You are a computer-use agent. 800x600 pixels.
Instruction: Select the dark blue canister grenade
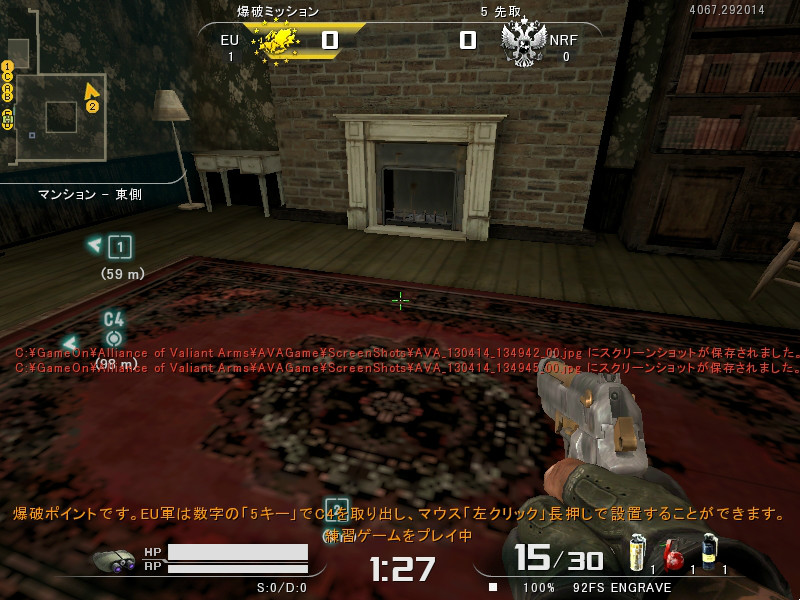coord(709,551)
